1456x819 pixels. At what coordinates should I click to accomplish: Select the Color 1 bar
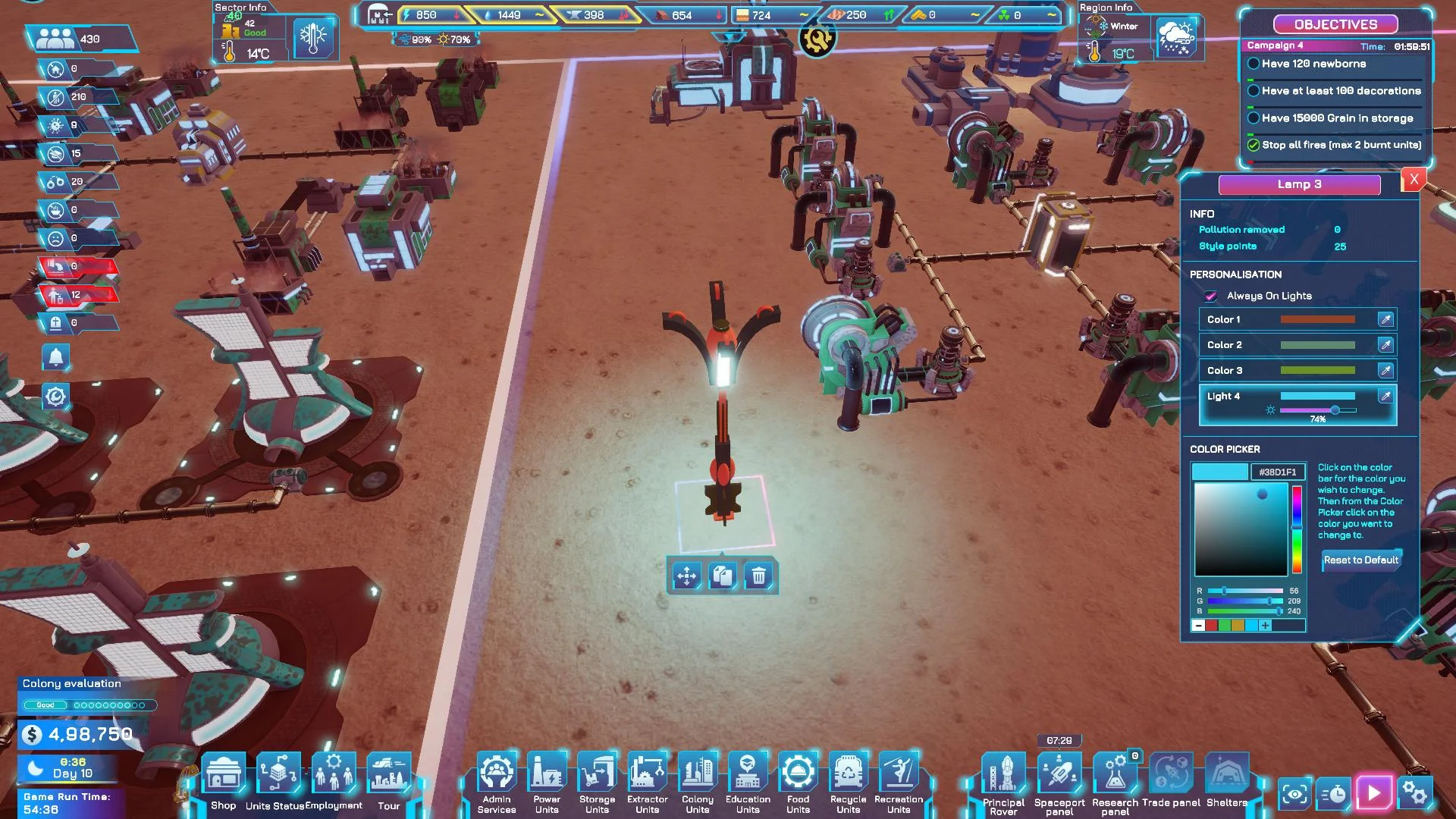(x=1317, y=319)
